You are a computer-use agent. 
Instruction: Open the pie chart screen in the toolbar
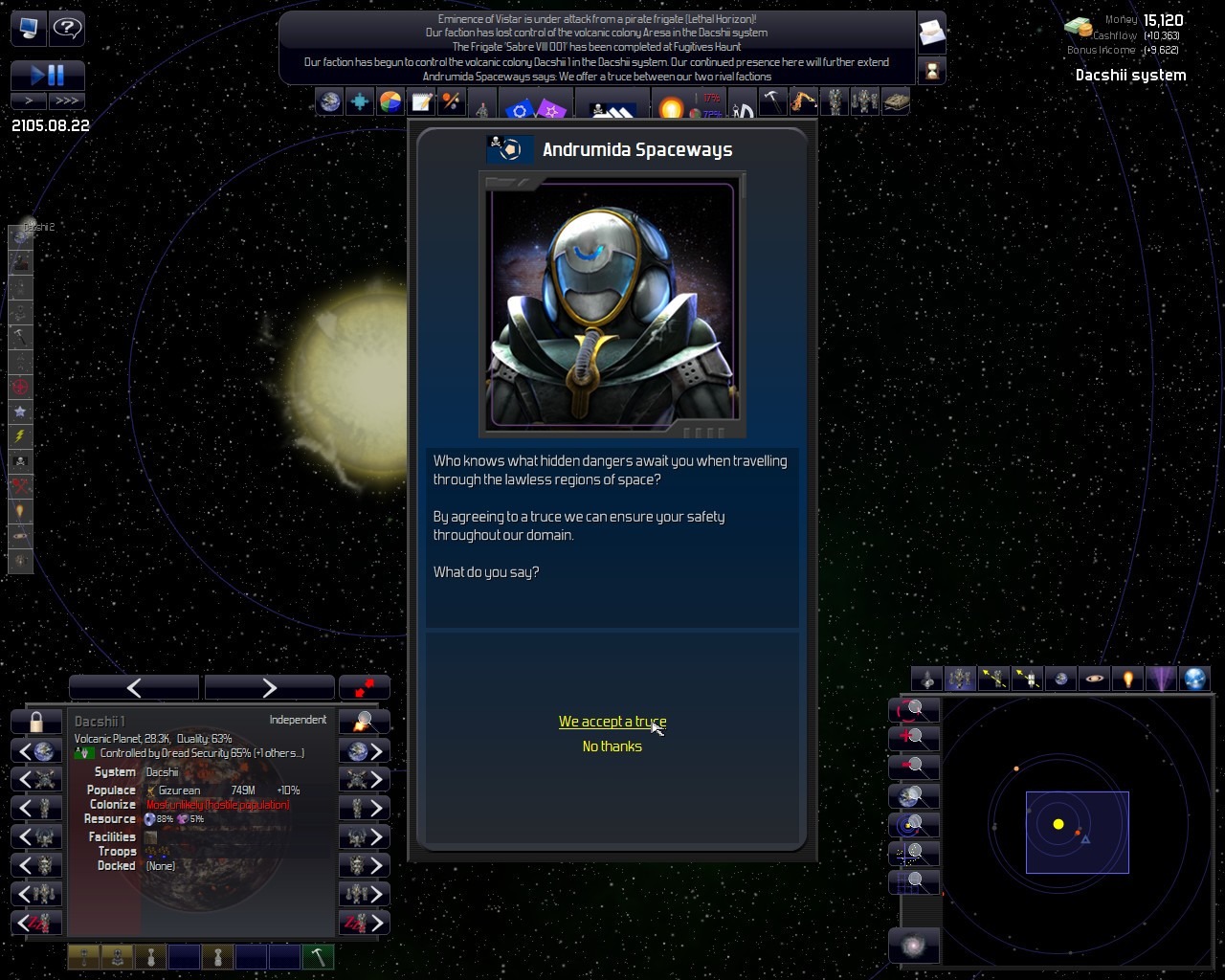[x=390, y=101]
